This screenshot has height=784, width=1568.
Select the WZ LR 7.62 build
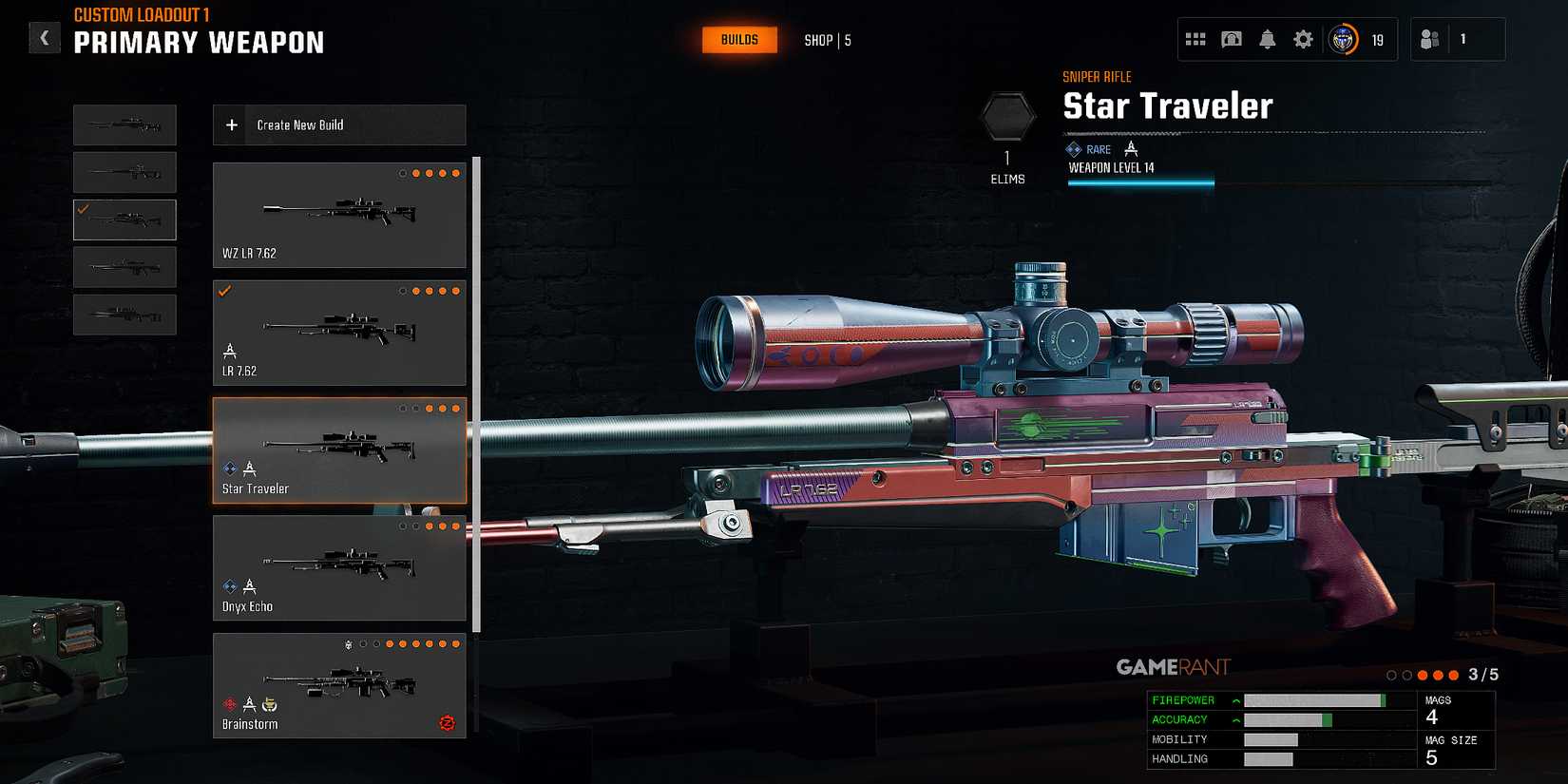coord(339,215)
